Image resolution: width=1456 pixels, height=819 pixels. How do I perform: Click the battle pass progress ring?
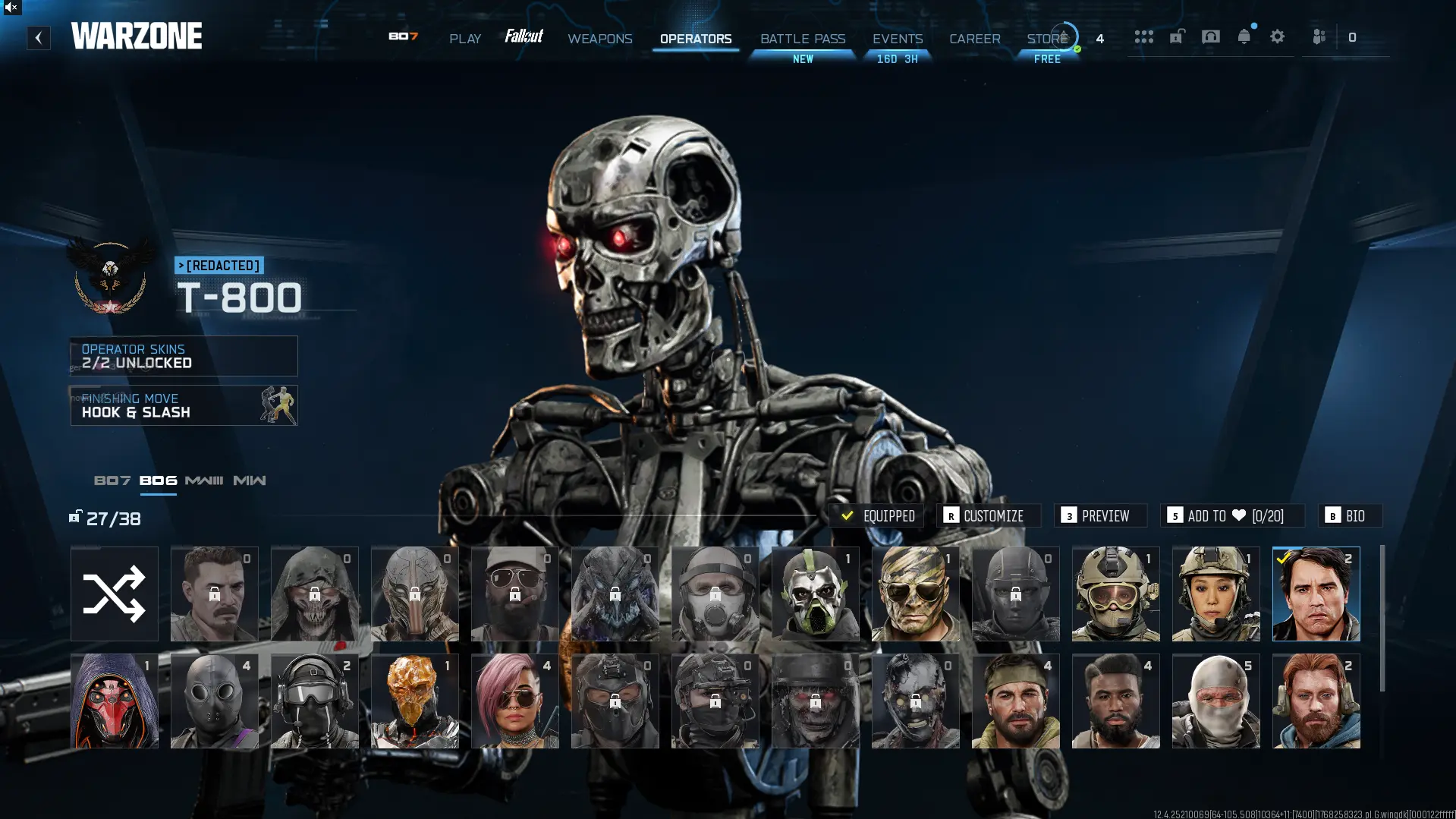1065,36
